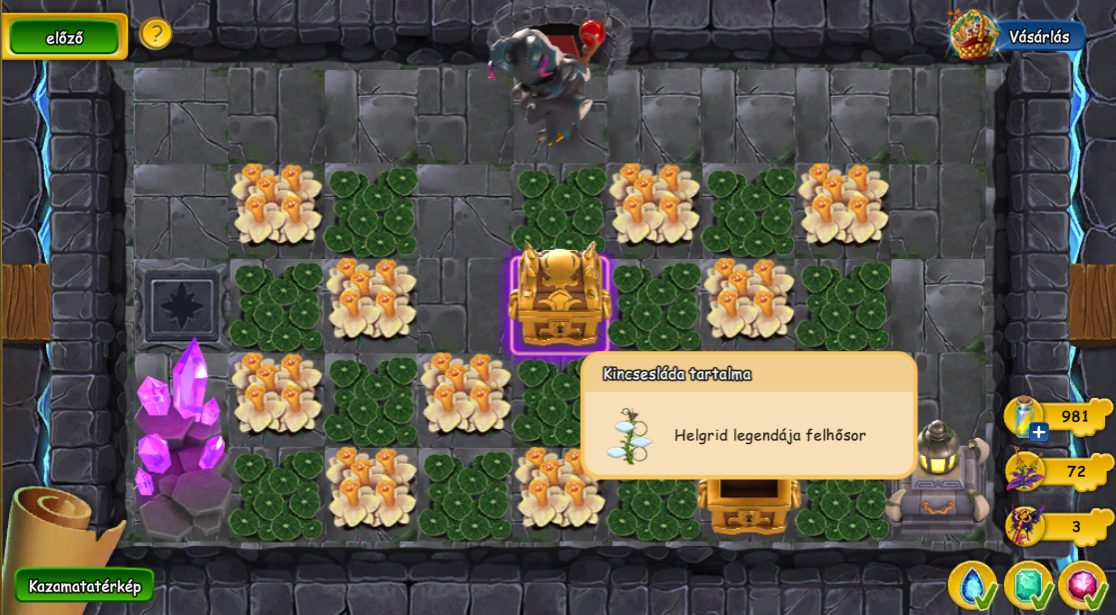Click the purple flower resource counter icon

(1025, 471)
